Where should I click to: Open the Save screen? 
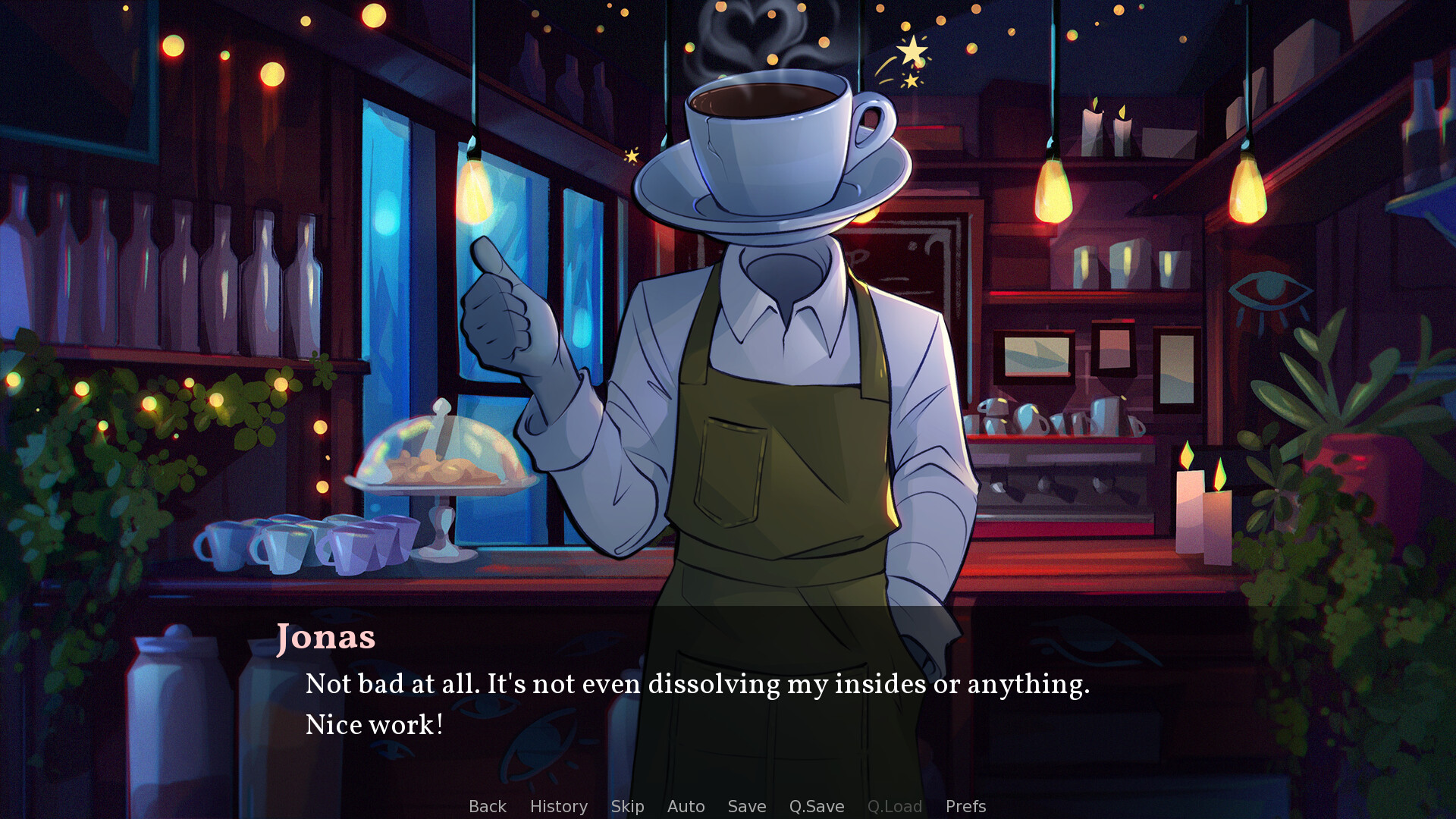(x=746, y=806)
